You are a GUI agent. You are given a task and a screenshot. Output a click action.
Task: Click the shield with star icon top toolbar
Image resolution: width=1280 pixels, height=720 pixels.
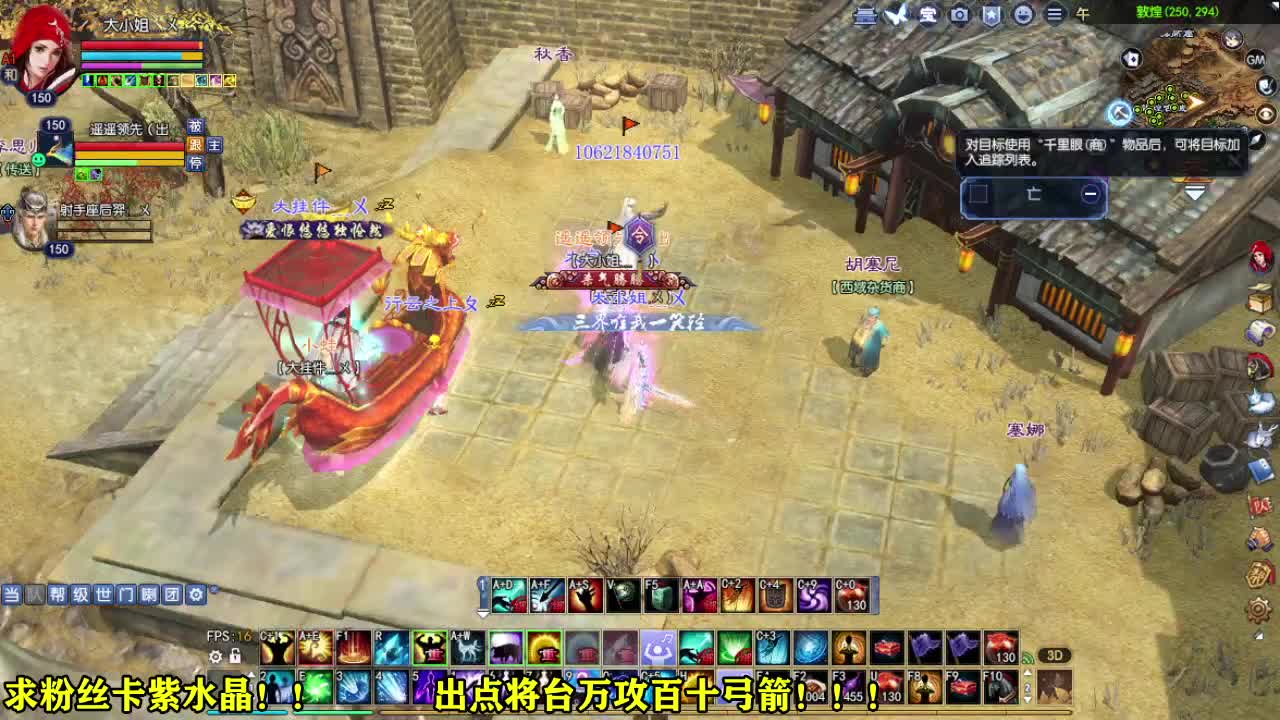coord(991,15)
